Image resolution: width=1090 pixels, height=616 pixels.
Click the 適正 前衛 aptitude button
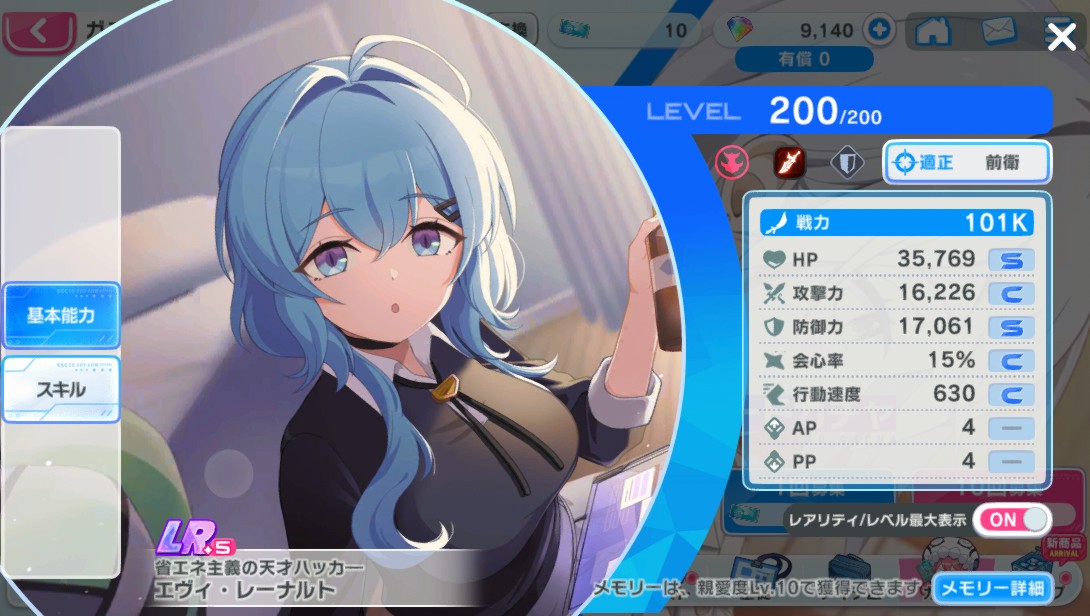tap(966, 163)
